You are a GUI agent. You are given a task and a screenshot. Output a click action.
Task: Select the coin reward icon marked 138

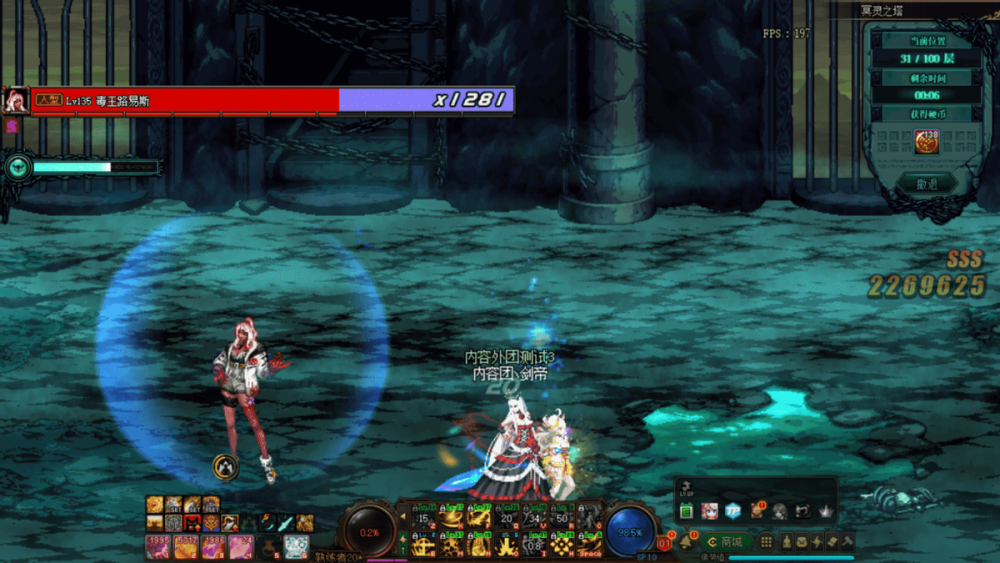point(926,142)
